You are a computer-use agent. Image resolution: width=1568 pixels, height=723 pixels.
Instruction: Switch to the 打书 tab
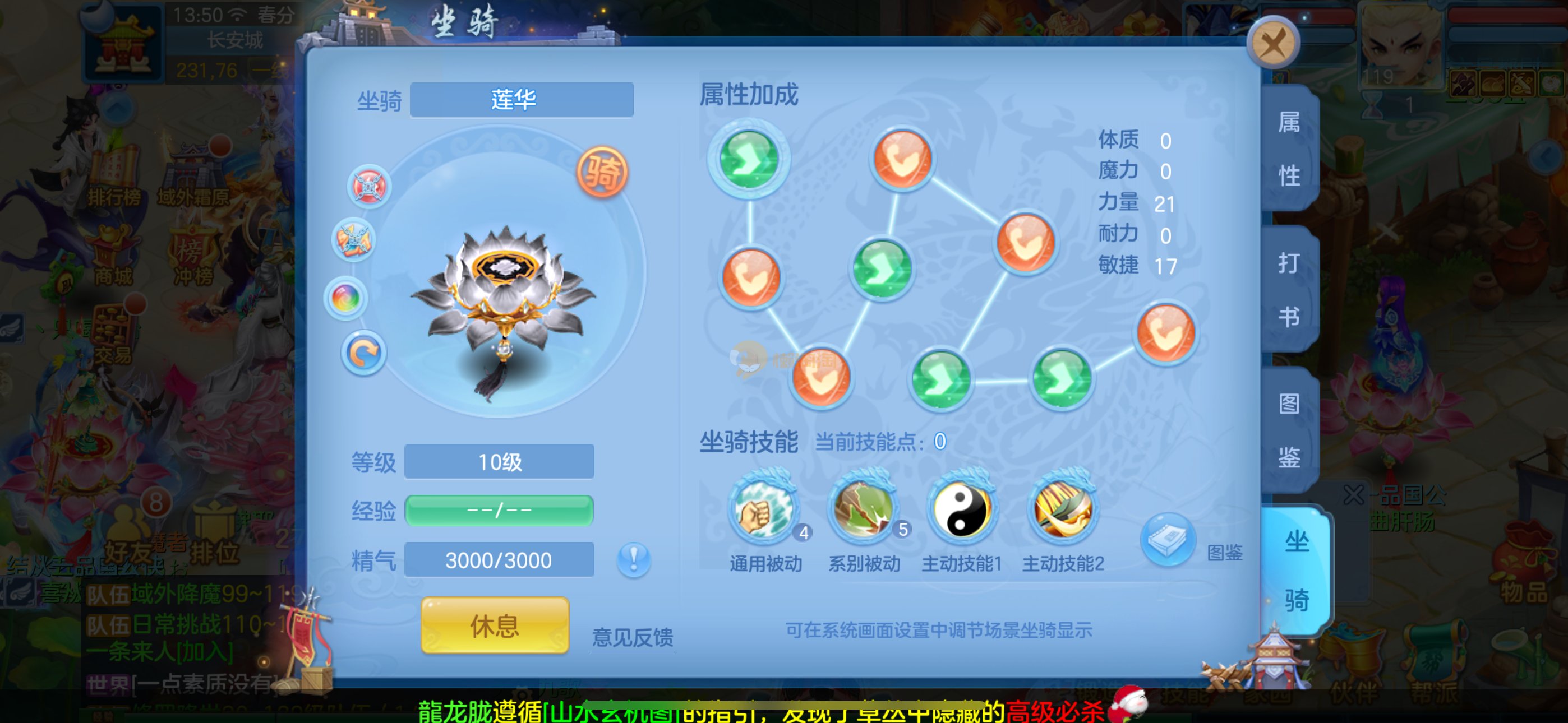coord(1289,290)
